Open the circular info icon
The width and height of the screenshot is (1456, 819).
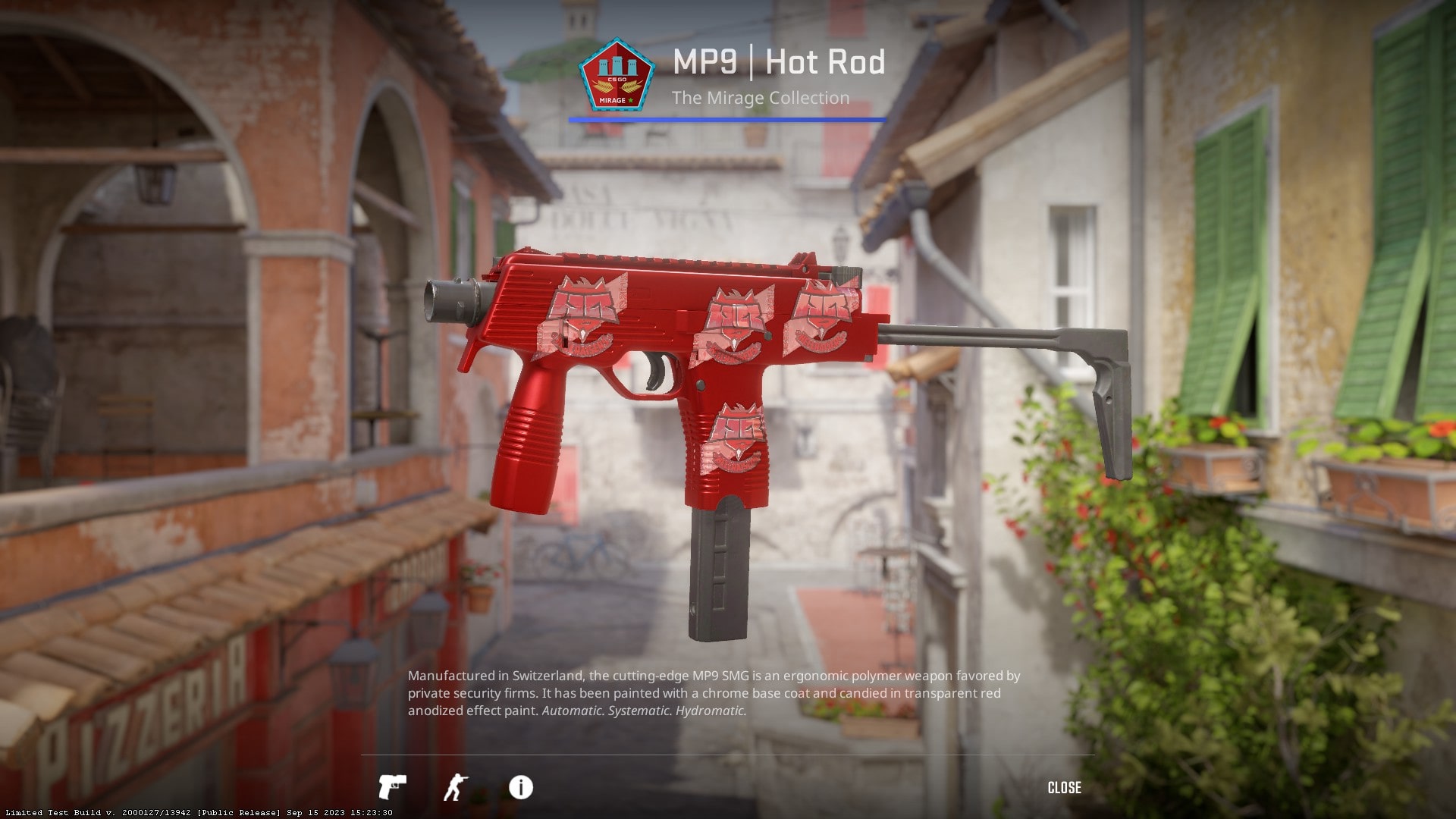pyautogui.click(x=519, y=788)
